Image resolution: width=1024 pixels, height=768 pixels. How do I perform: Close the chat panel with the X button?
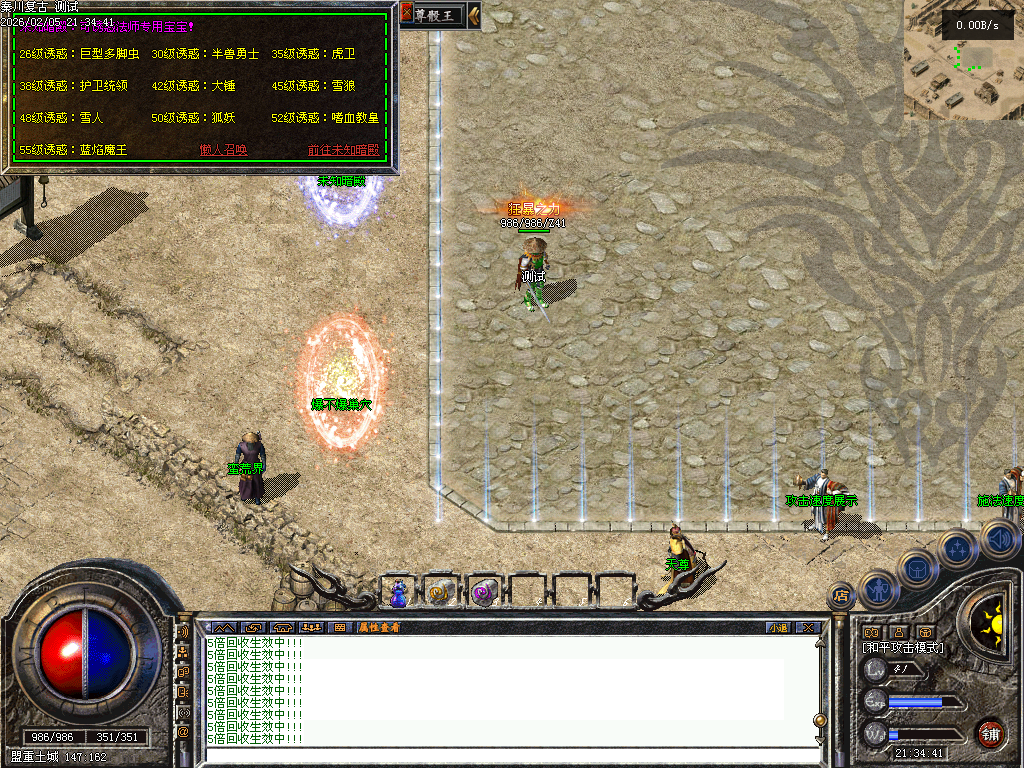(x=808, y=627)
